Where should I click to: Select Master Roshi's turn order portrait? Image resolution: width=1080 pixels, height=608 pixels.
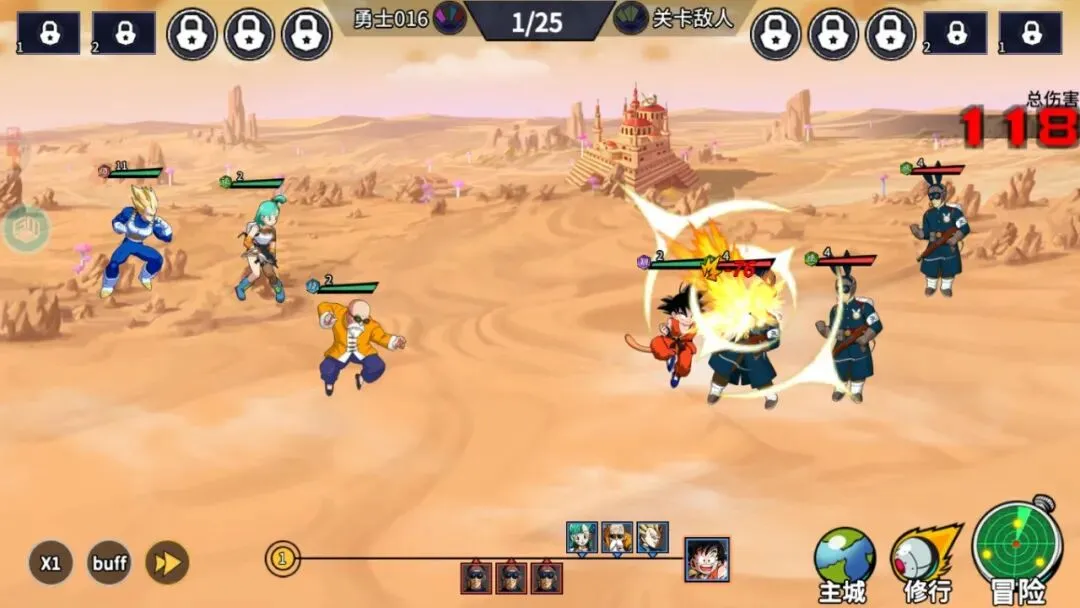617,538
